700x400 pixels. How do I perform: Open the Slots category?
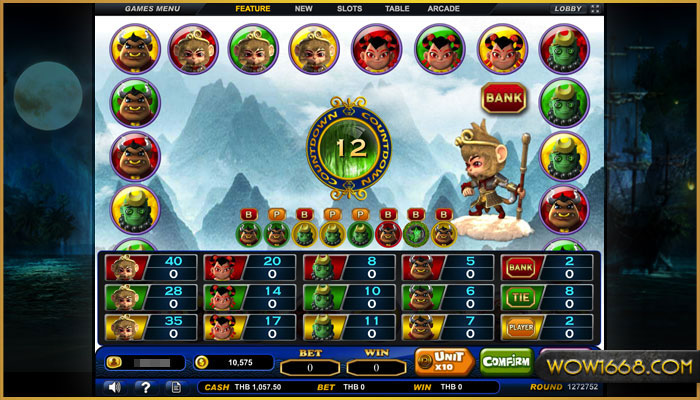pos(350,9)
